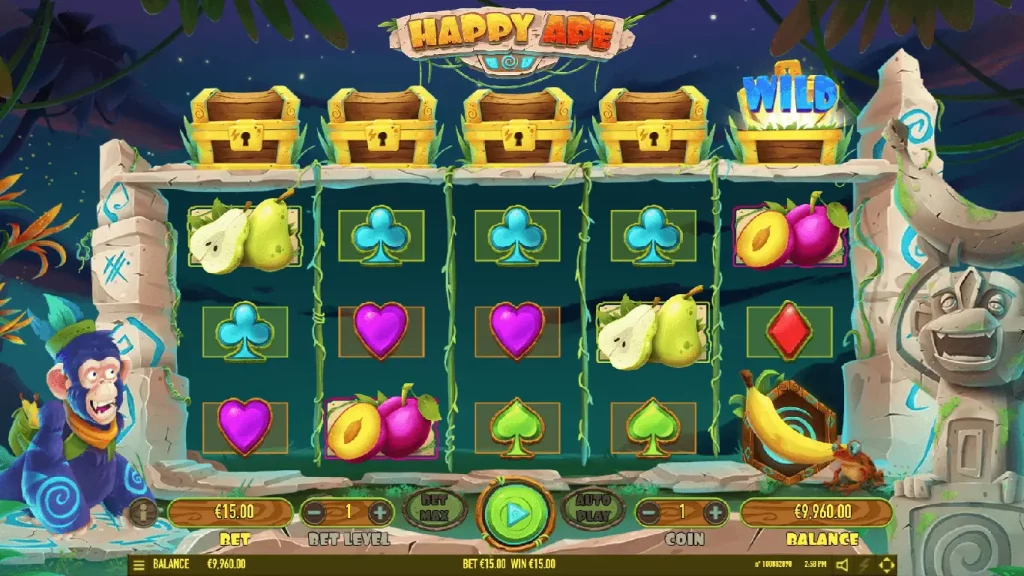1024x576 pixels.
Task: Toggle game sound with the speaker icon
Action: pyautogui.click(x=841, y=566)
